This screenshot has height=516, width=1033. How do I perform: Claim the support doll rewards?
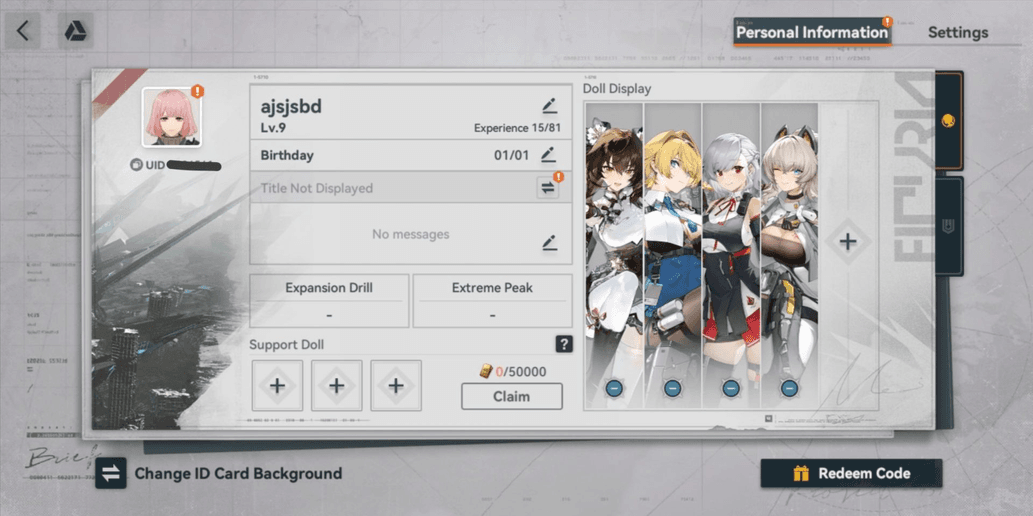point(511,396)
